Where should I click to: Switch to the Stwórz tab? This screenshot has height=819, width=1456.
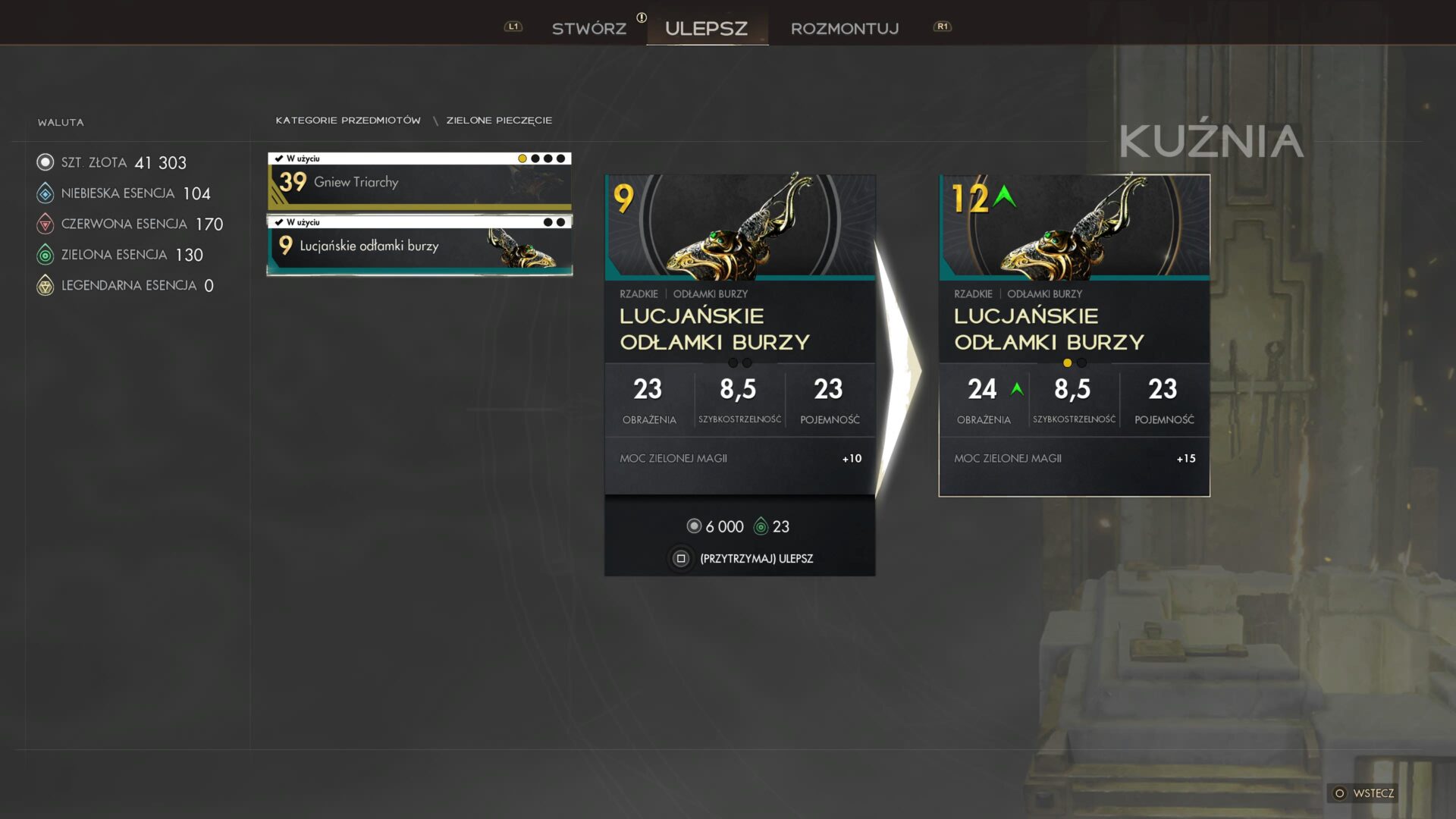click(x=588, y=29)
